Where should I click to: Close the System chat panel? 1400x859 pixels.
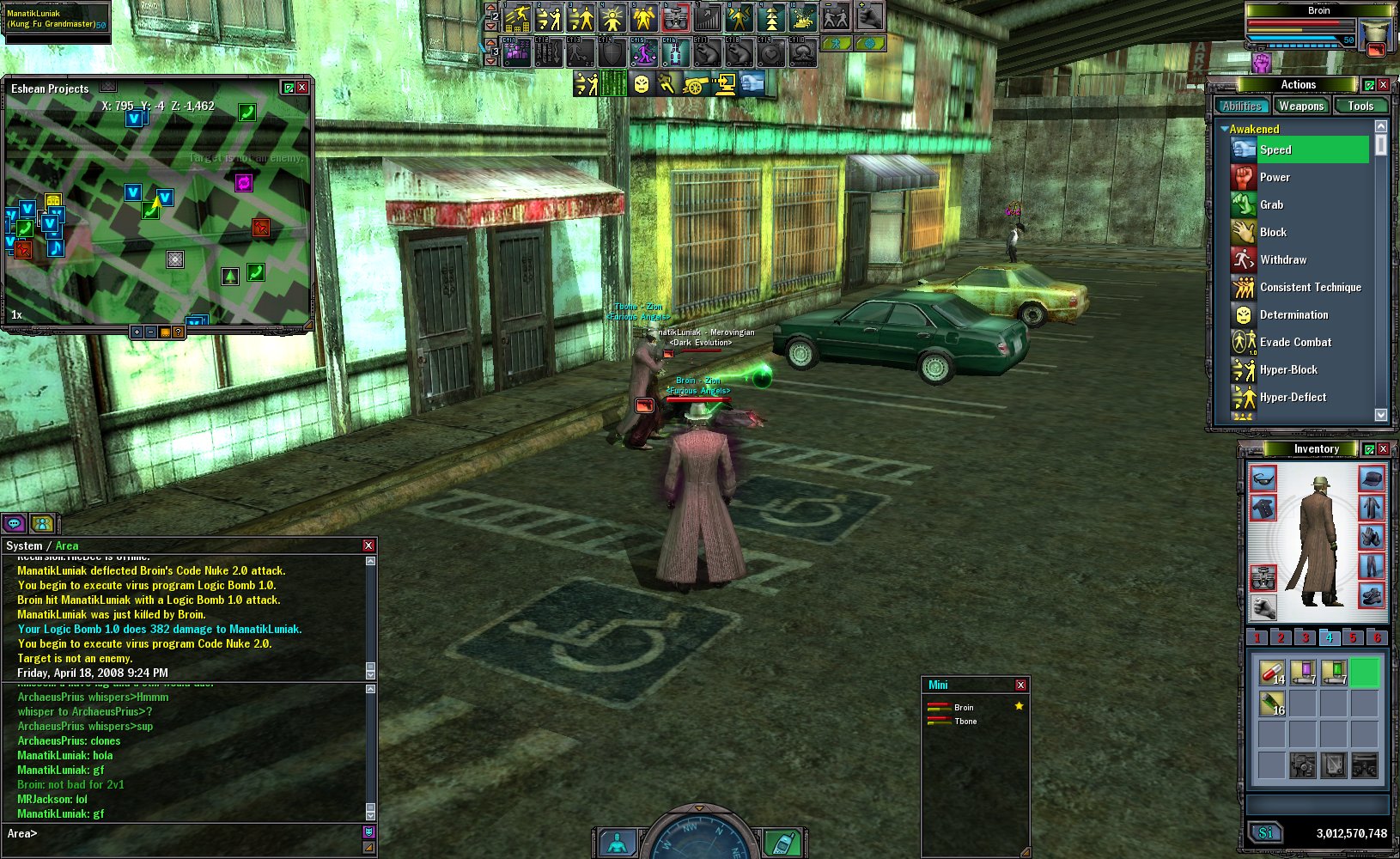368,545
